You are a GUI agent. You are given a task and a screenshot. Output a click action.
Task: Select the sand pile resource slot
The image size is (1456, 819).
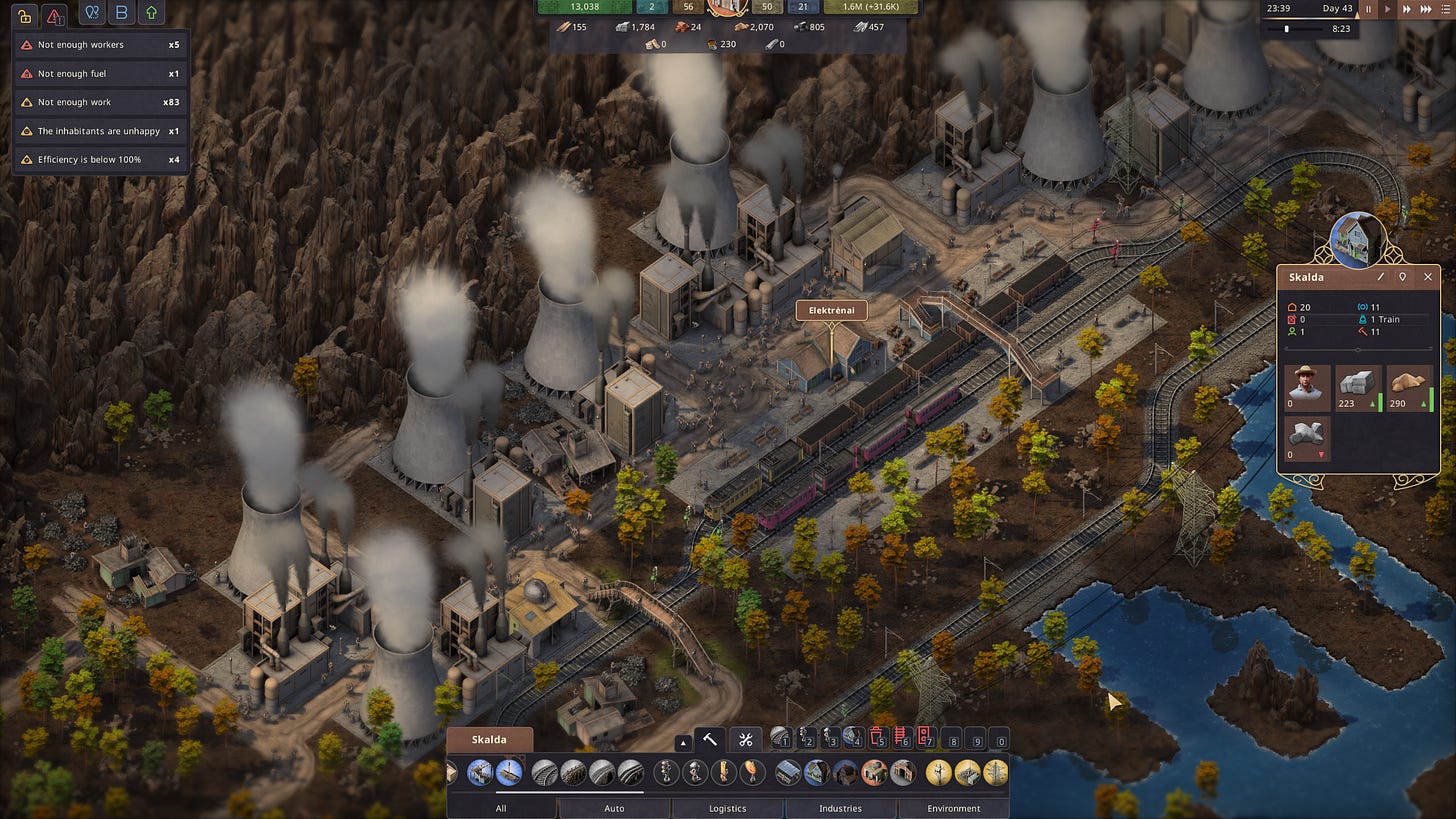tap(1410, 388)
